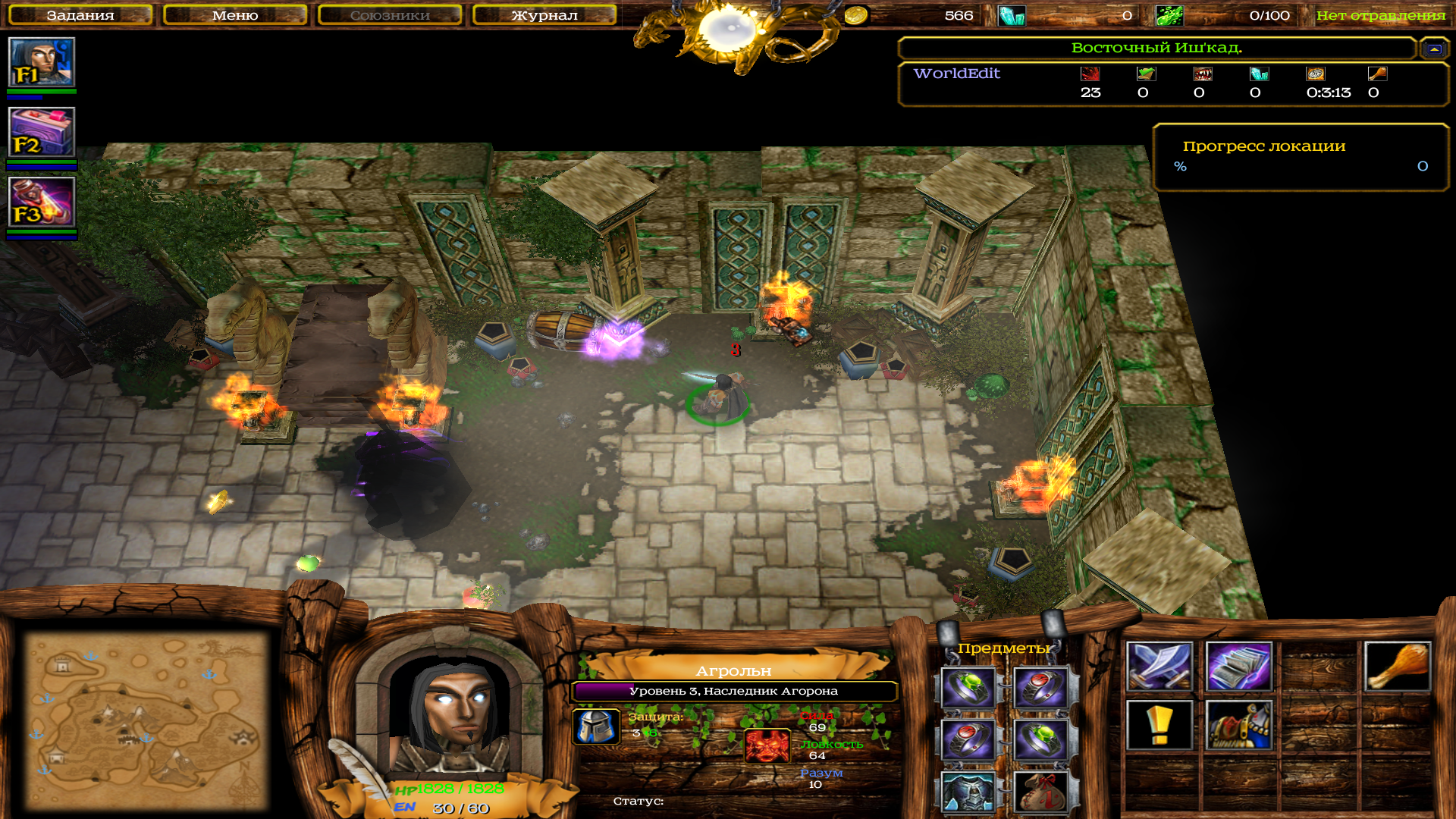
Task: Activate the armored horse saddle ability
Action: (1238, 726)
